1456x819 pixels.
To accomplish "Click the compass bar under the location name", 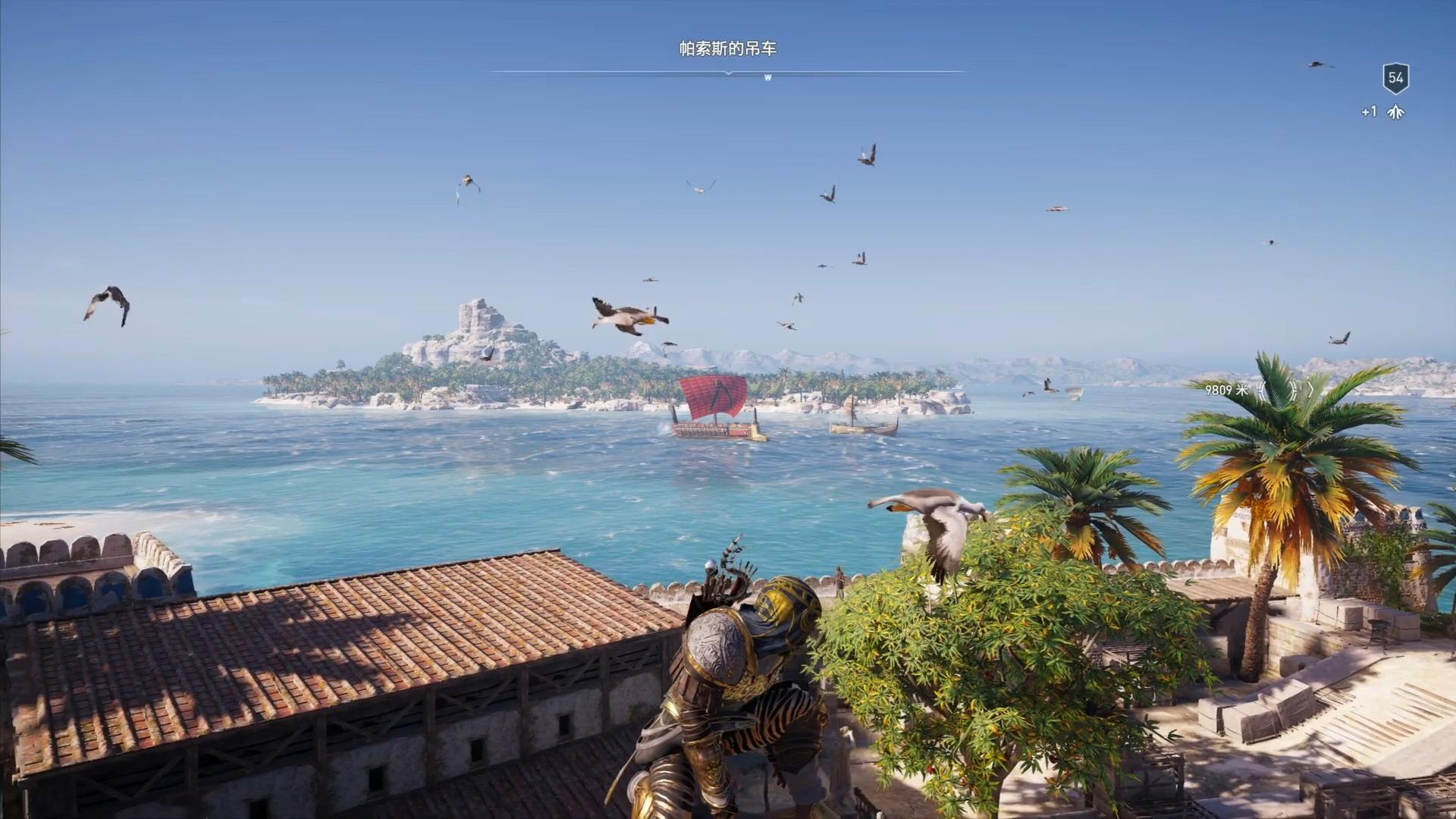I will pos(728,73).
